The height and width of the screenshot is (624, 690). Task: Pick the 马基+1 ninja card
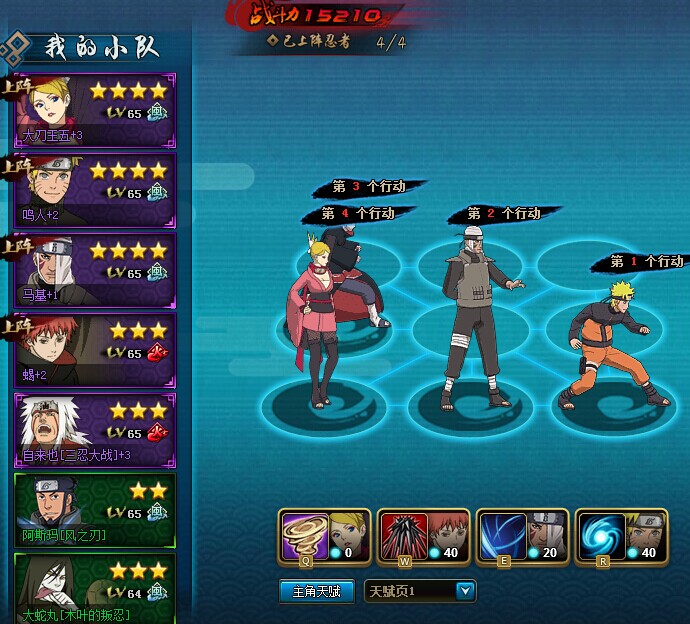tap(95, 271)
